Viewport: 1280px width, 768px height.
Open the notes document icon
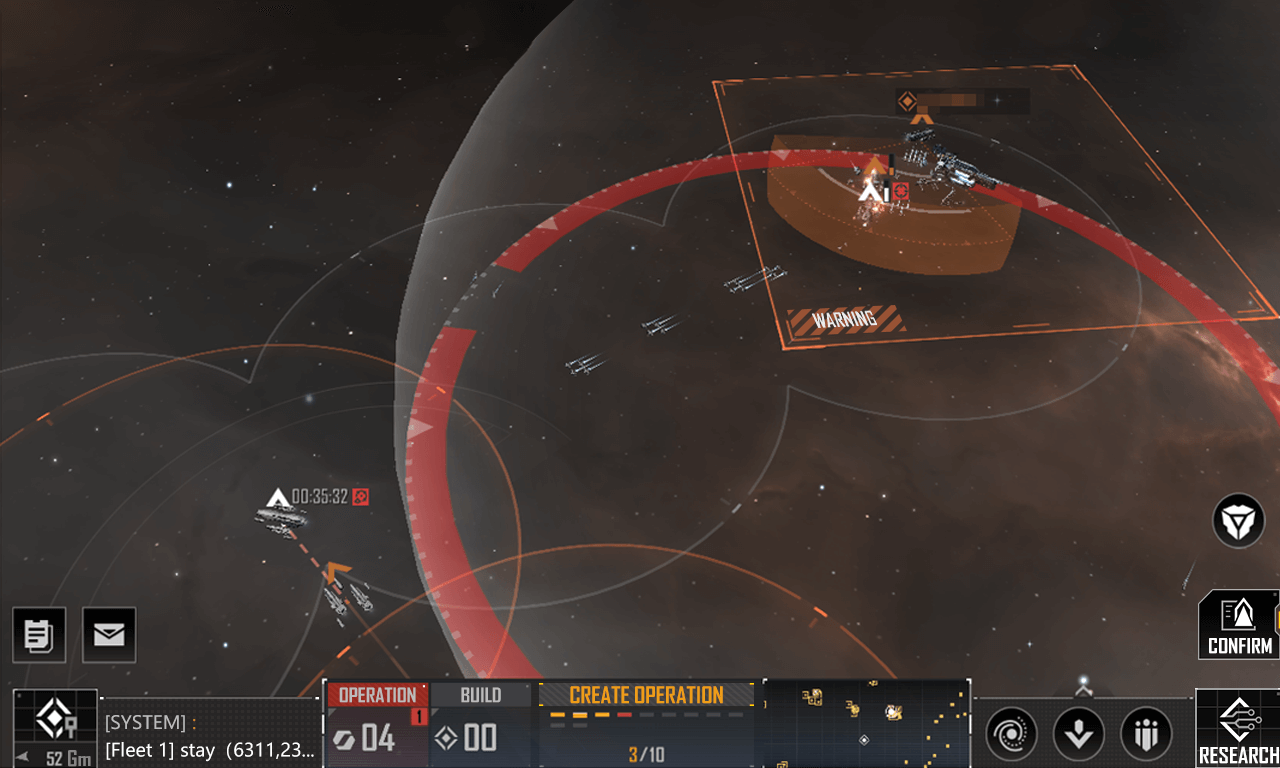[x=39, y=635]
